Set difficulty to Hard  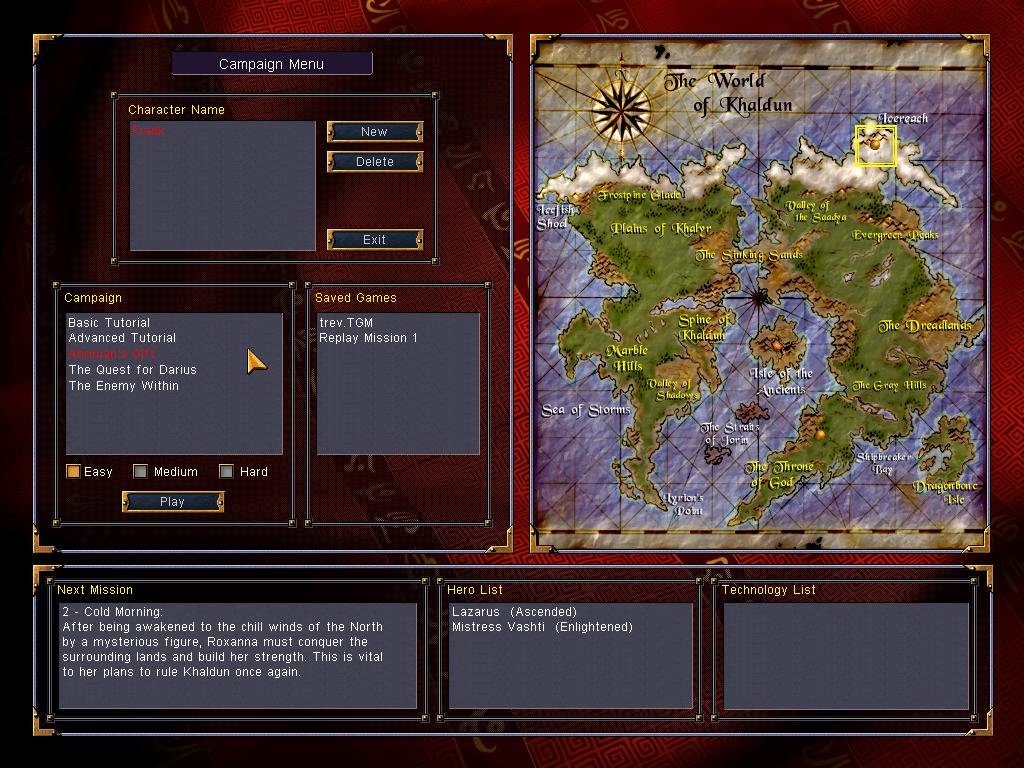(x=227, y=472)
